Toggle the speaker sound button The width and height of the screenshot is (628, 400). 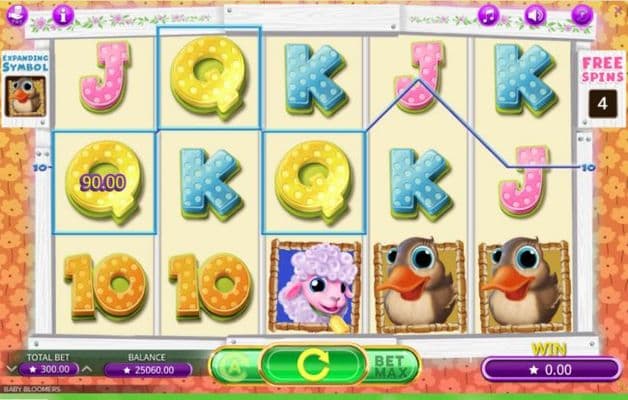(535, 14)
